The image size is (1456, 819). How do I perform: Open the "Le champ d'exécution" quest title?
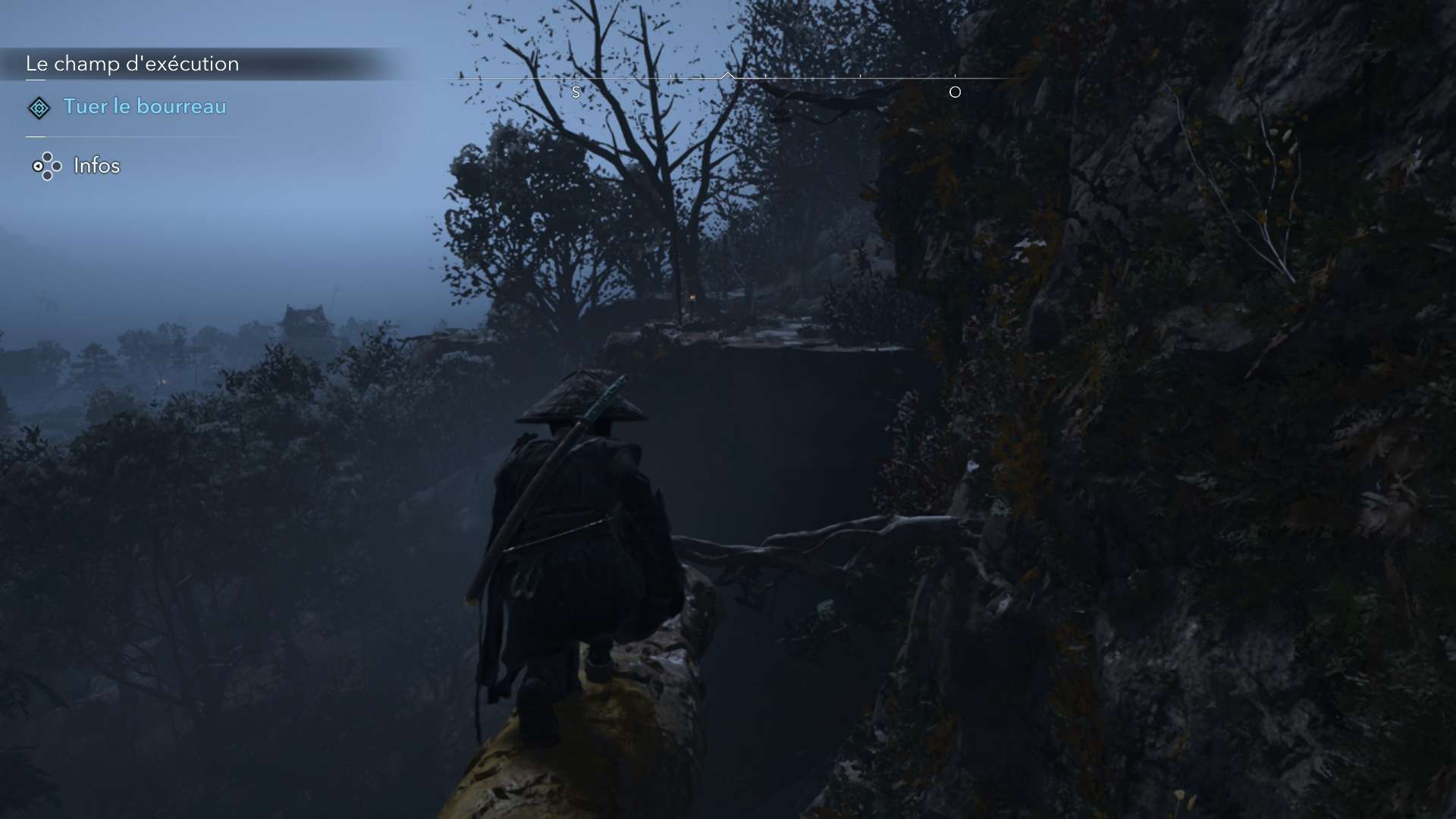[133, 64]
